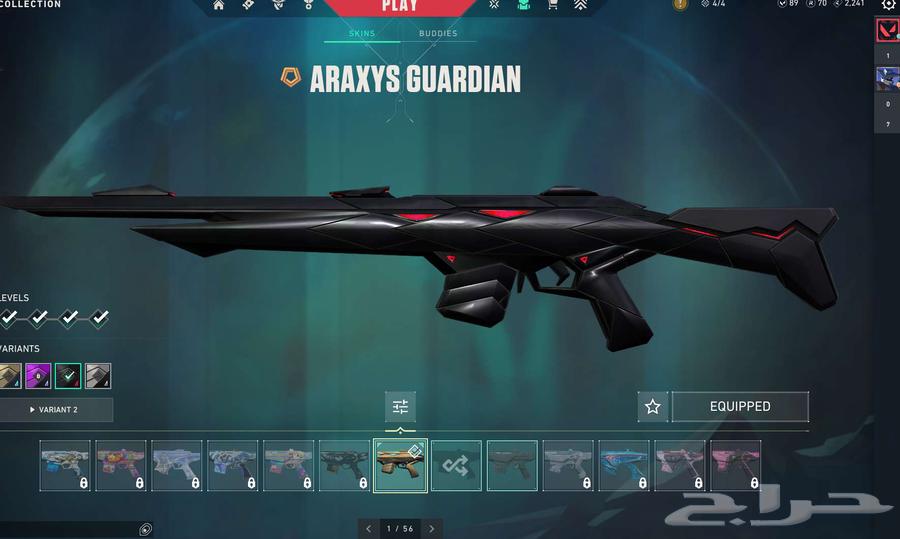Open the settings gear

point(888,5)
